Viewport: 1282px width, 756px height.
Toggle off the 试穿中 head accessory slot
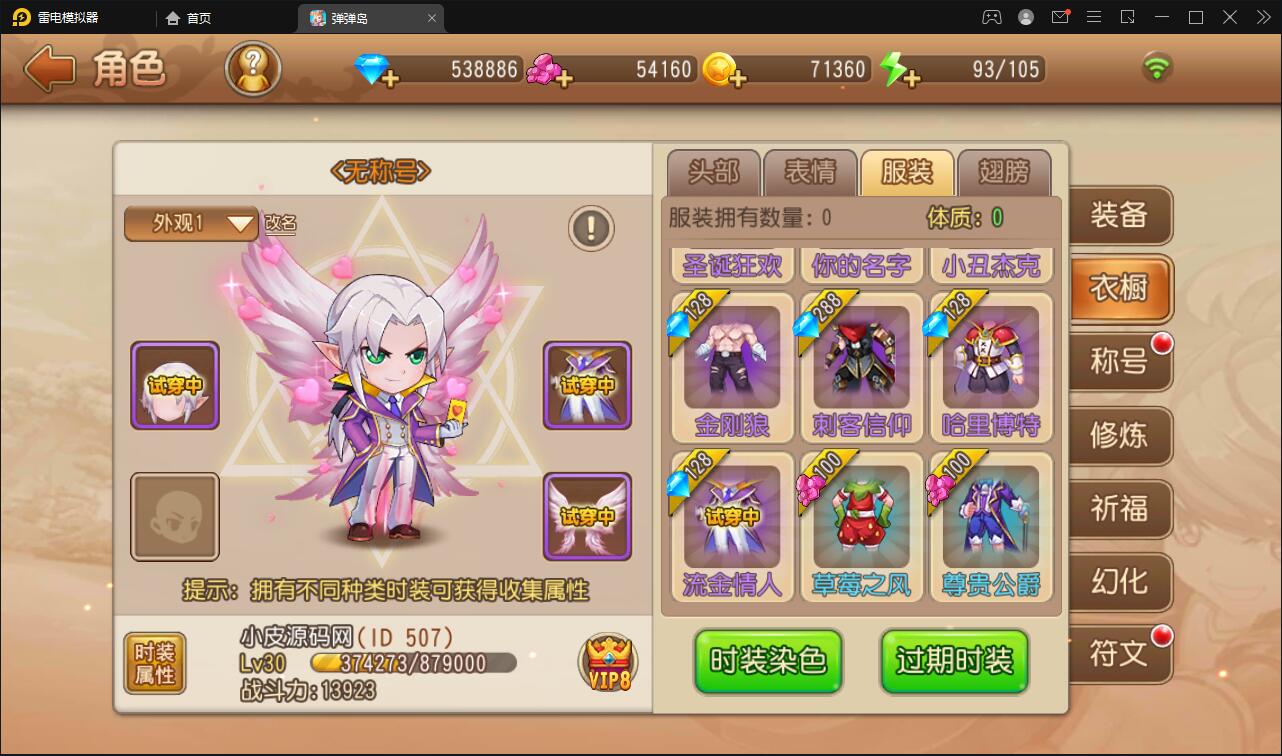click(175, 386)
